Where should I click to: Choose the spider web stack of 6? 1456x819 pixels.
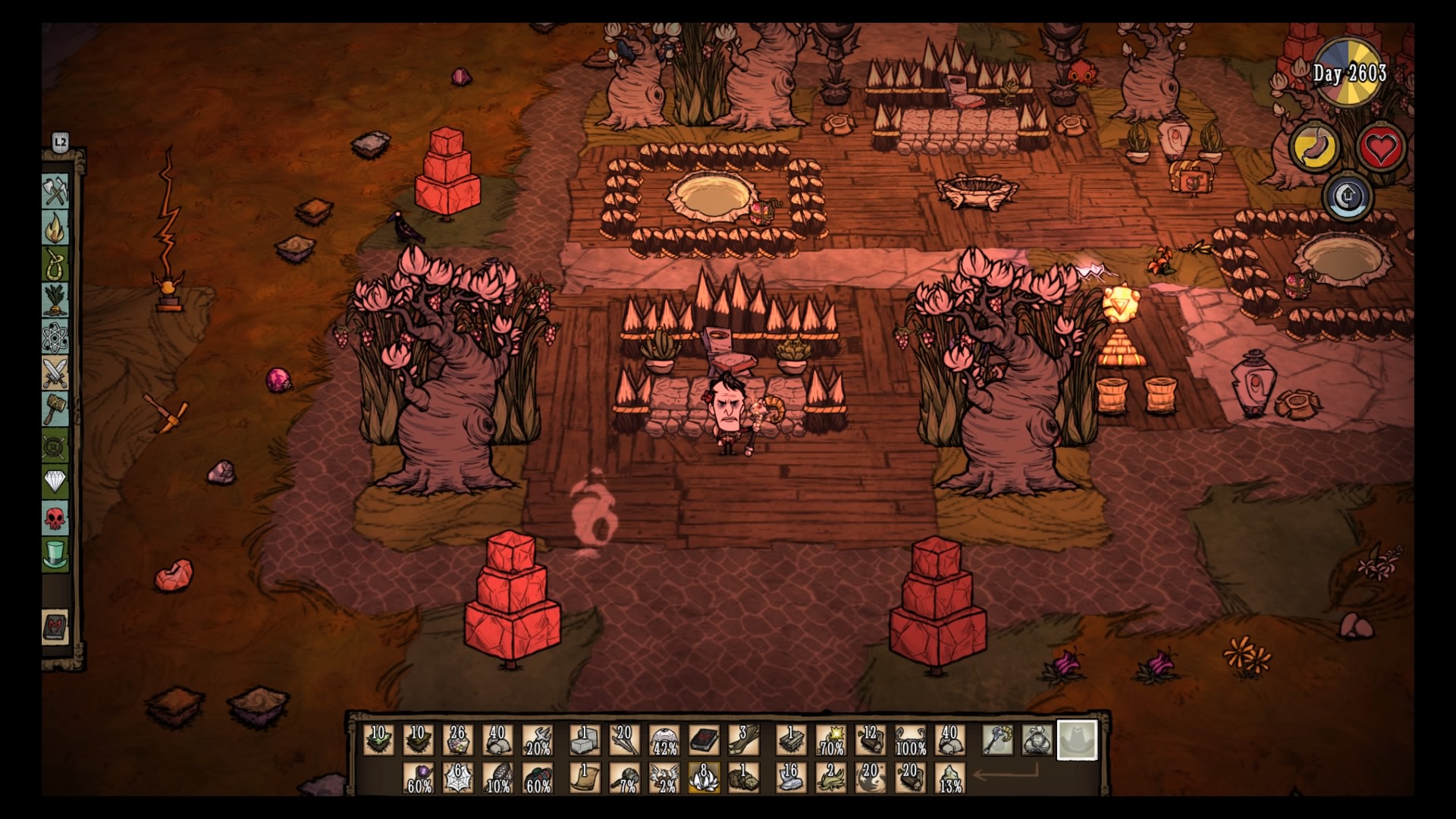(458, 778)
